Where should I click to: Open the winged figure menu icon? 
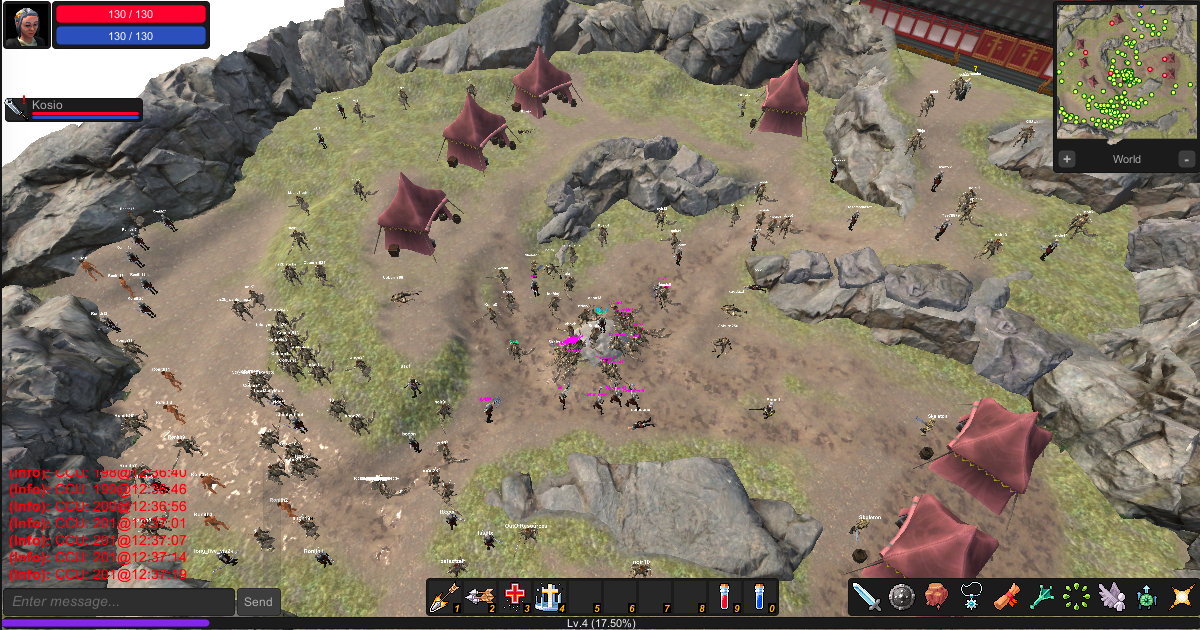coord(1112,597)
